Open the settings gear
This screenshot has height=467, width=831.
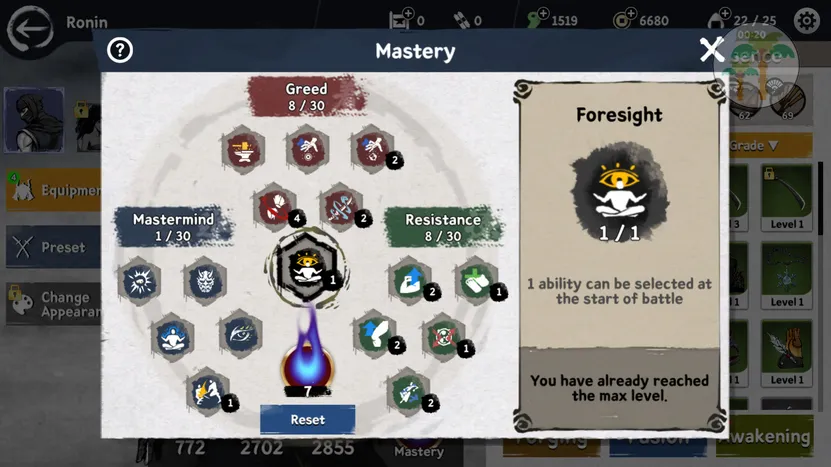(x=806, y=20)
